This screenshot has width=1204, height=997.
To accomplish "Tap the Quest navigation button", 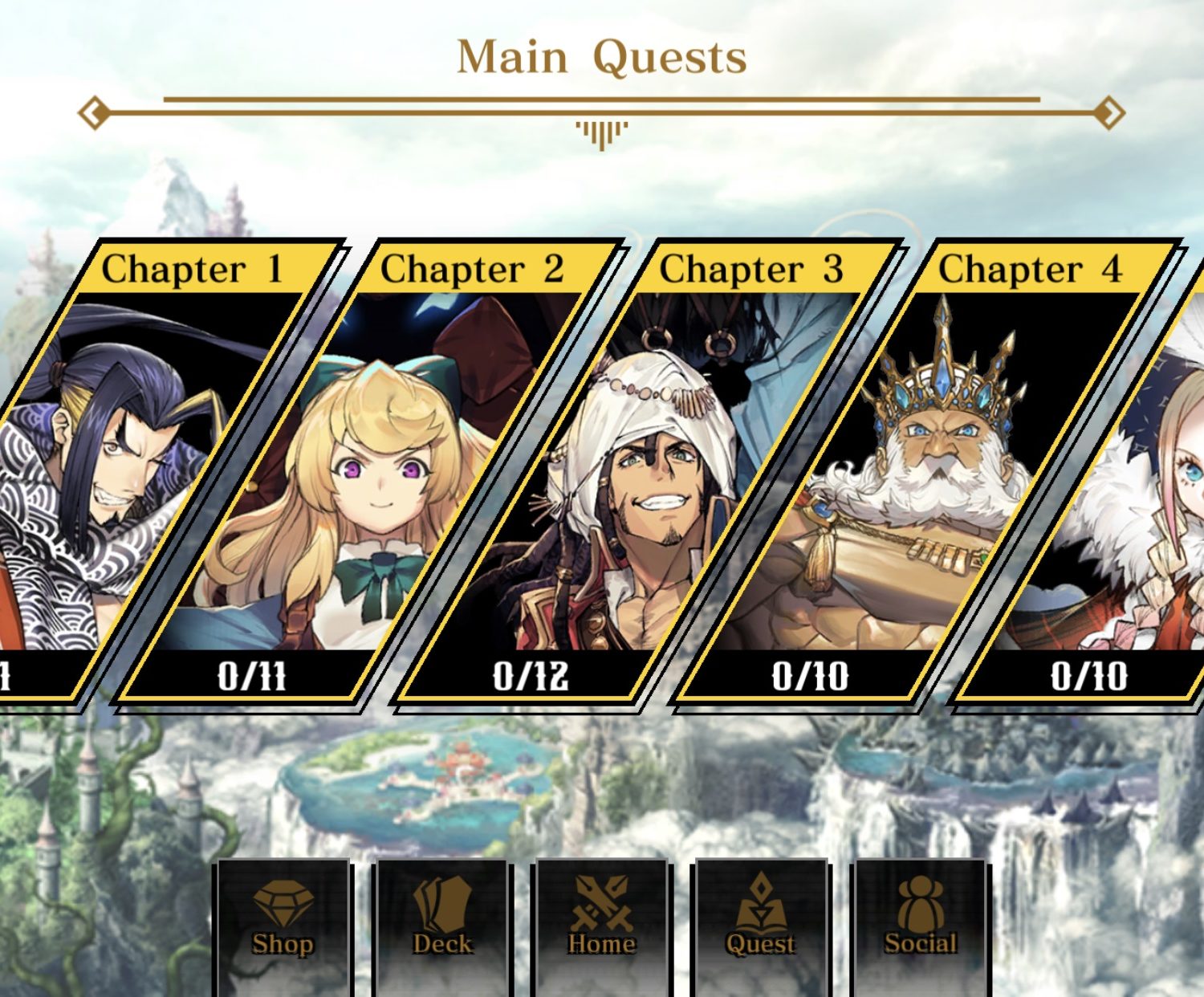I will click(x=760, y=923).
